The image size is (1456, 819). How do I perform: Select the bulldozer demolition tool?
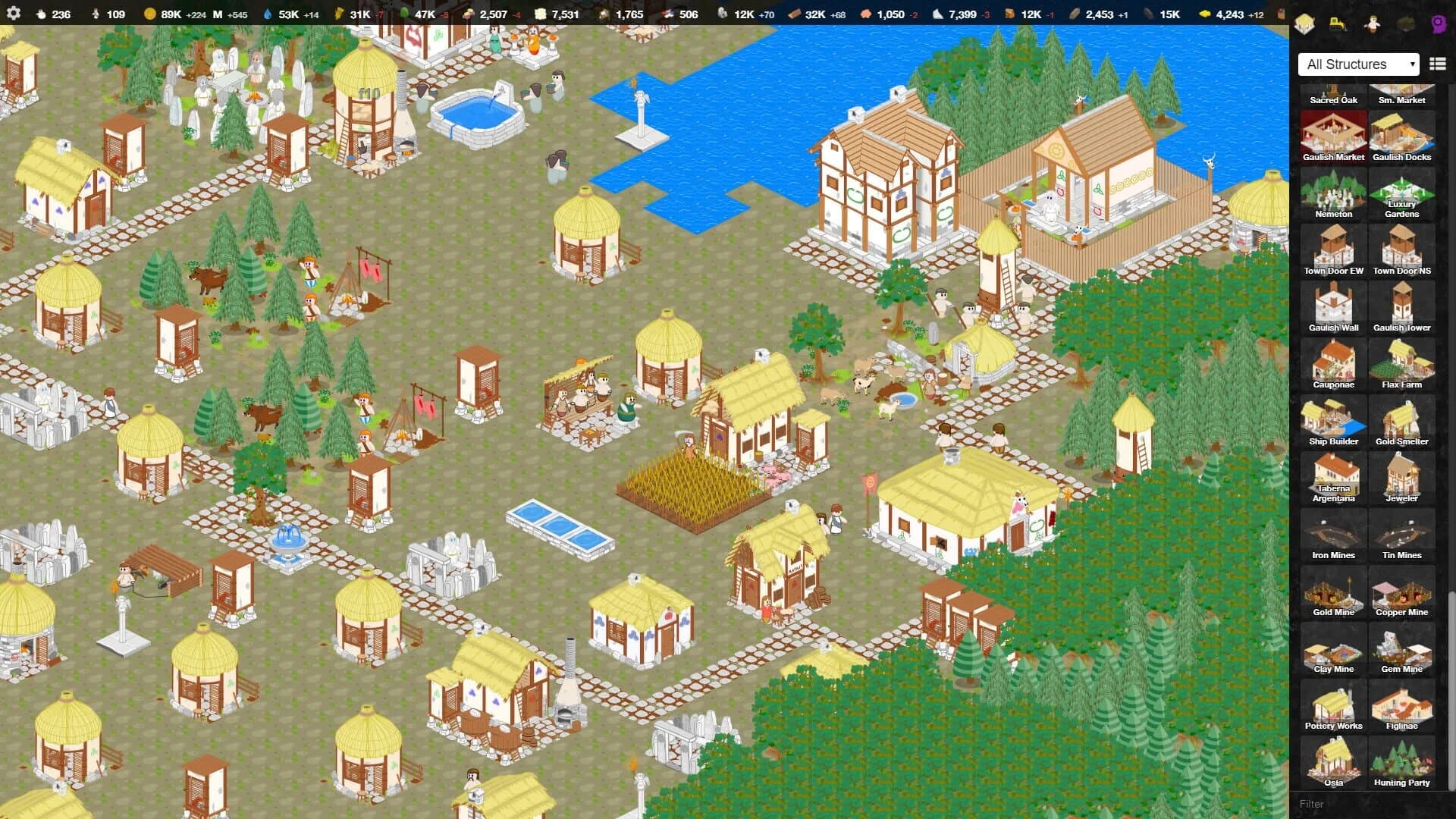tap(1337, 24)
